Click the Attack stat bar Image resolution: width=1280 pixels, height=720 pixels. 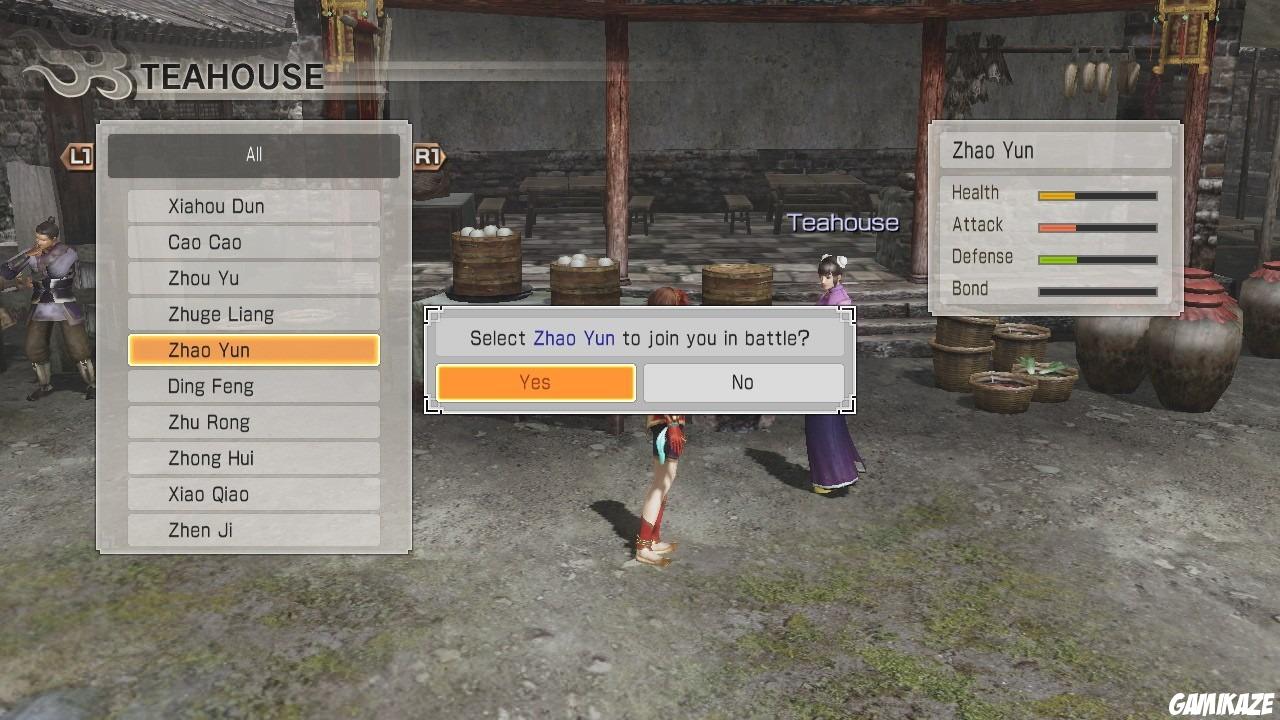(x=1097, y=227)
